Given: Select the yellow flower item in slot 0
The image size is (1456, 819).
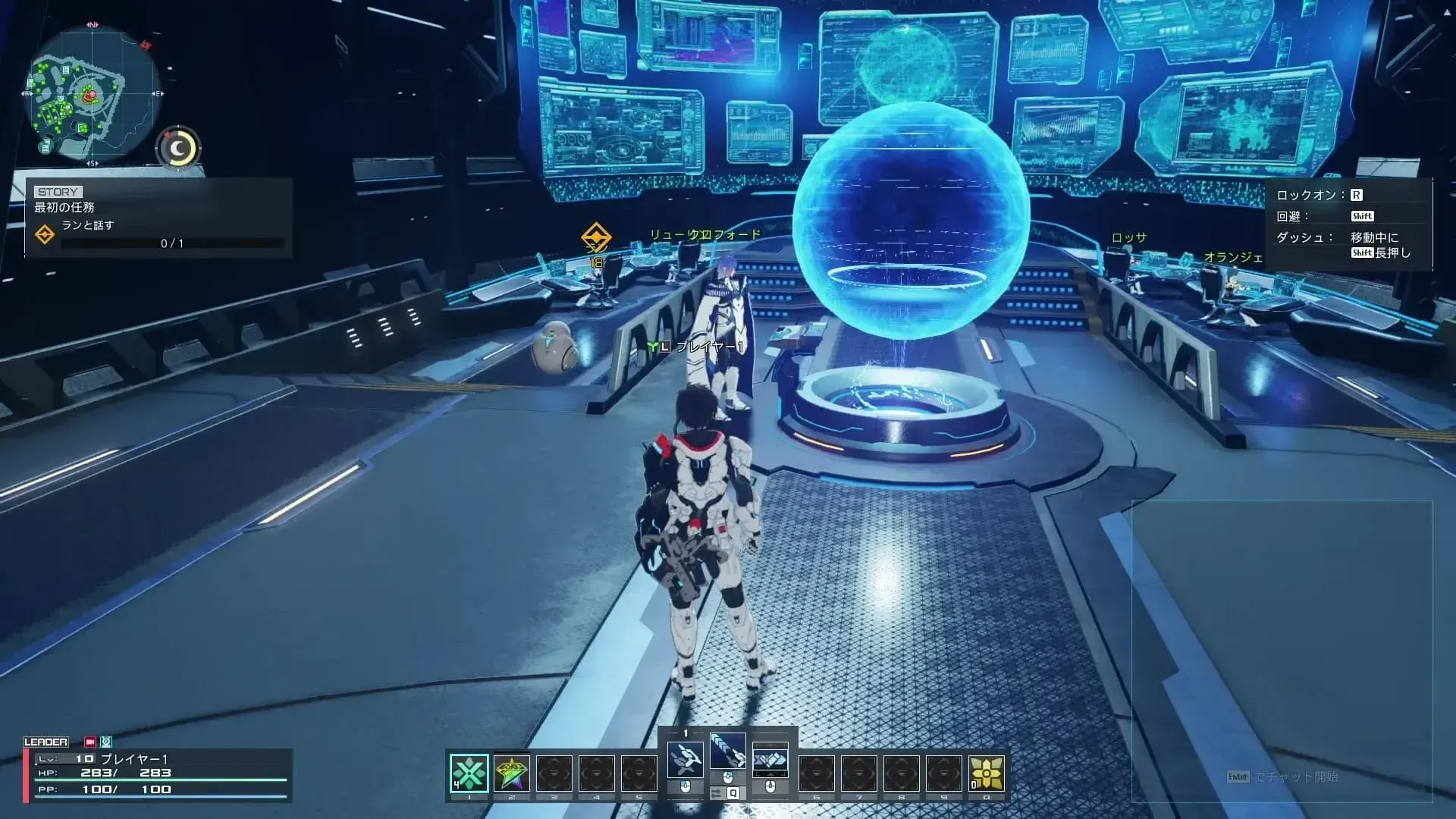Looking at the screenshot, I should click(x=986, y=773).
